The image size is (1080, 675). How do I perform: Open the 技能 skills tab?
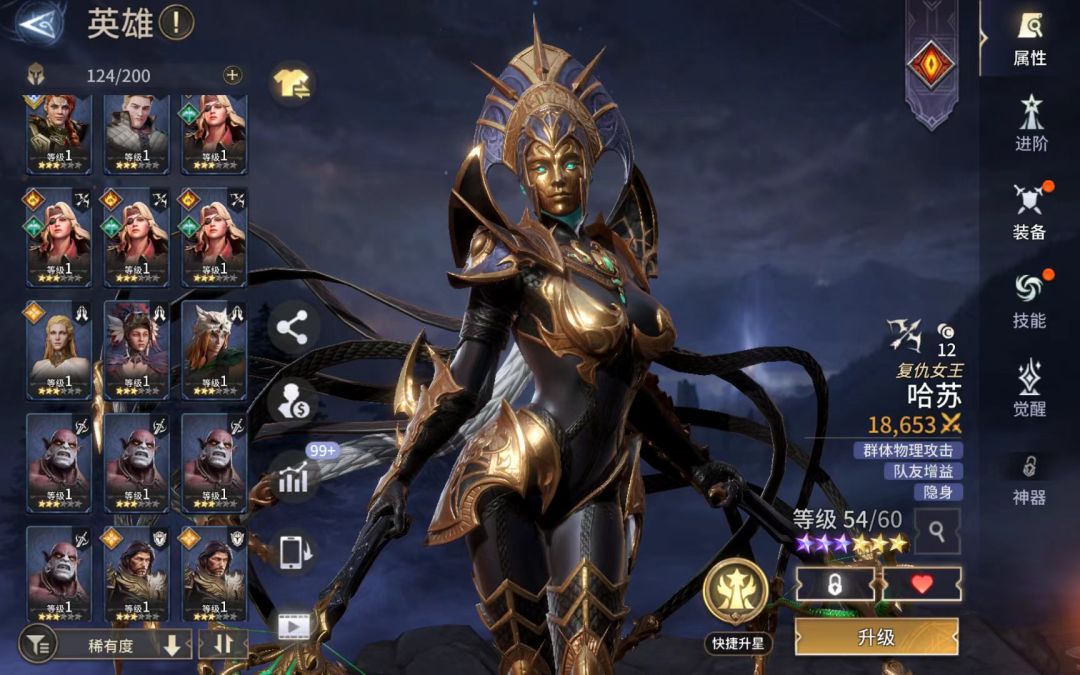pyautogui.click(x=1029, y=299)
